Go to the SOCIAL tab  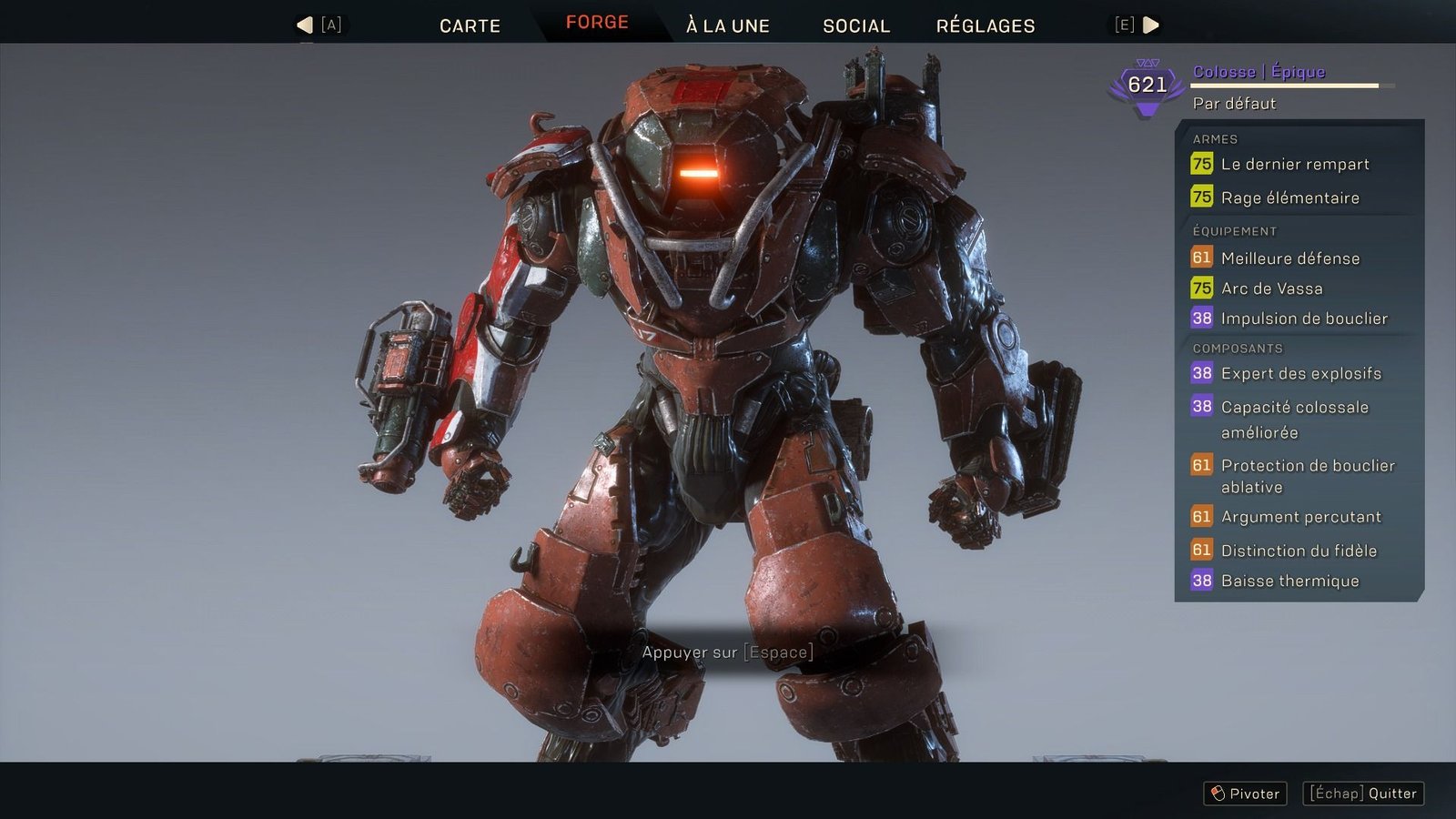click(855, 25)
